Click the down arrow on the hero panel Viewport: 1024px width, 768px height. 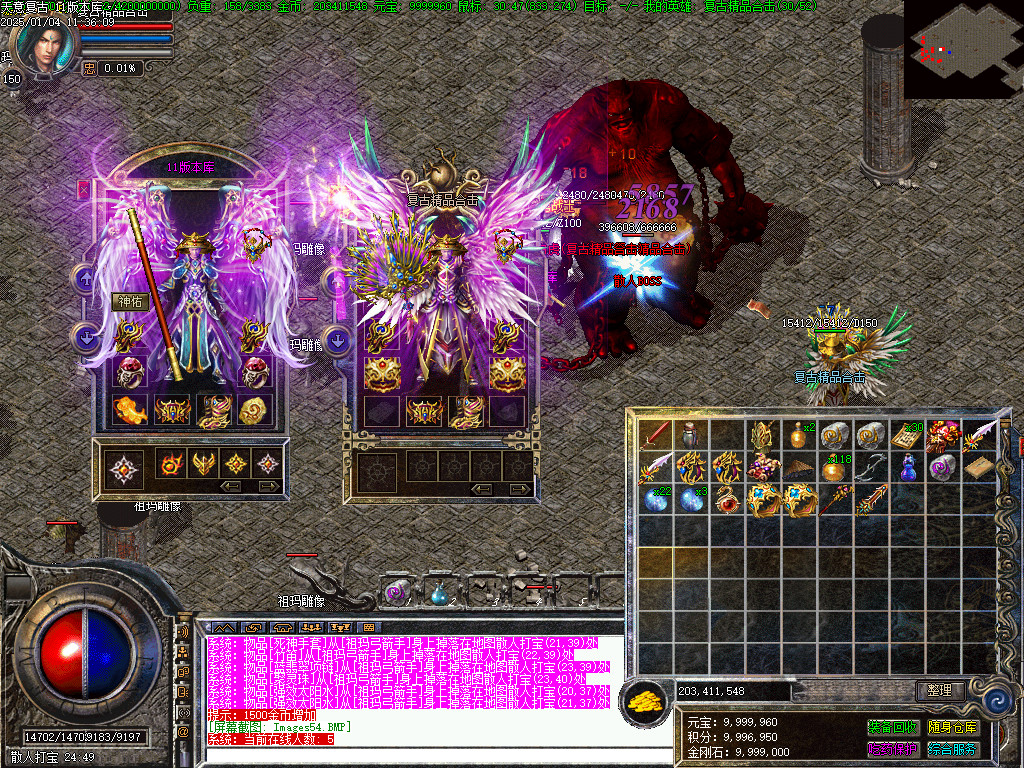pos(339,340)
